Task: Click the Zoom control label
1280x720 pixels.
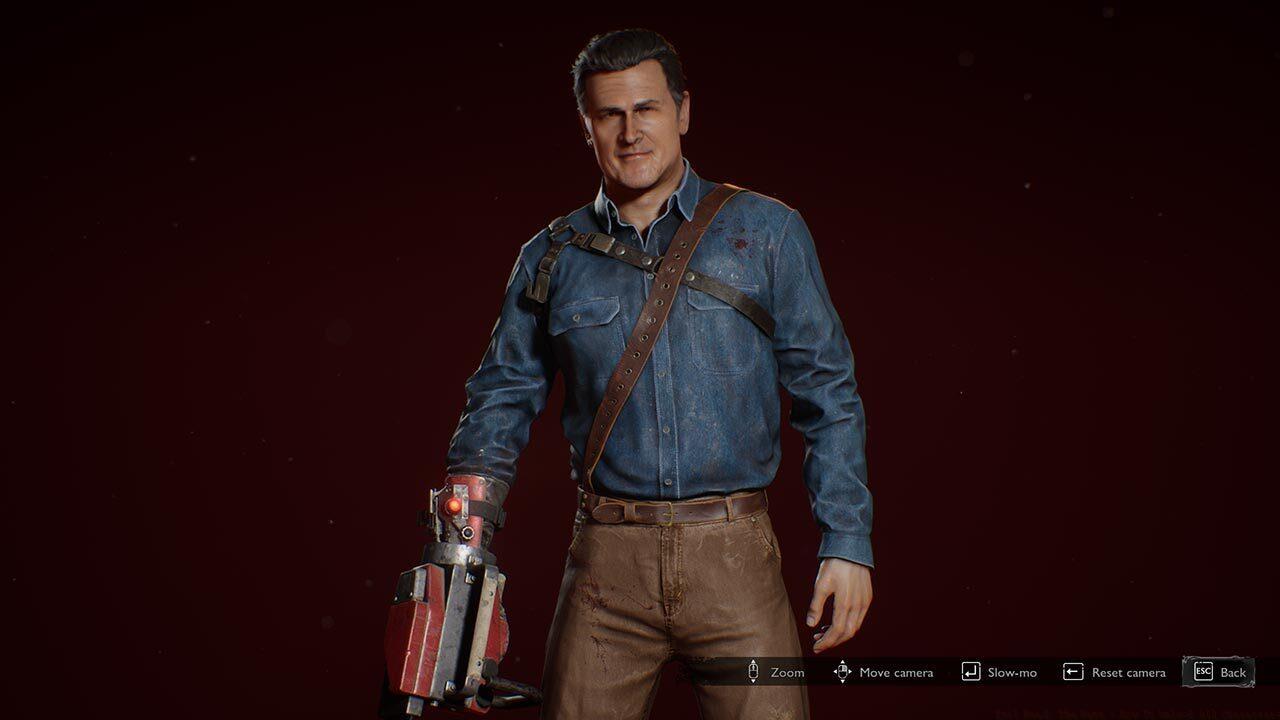Action: (787, 672)
